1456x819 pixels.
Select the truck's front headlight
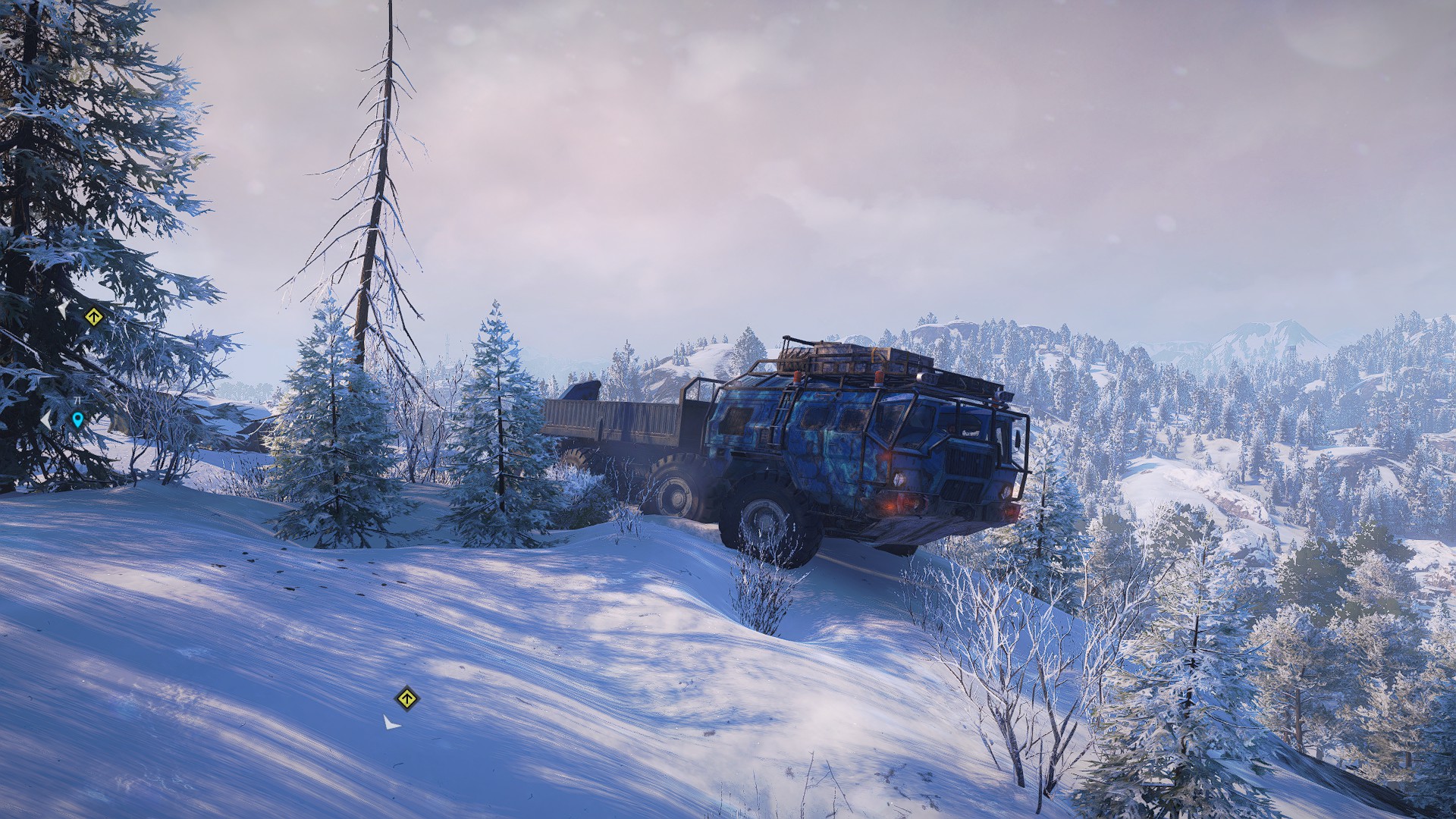(899, 479)
